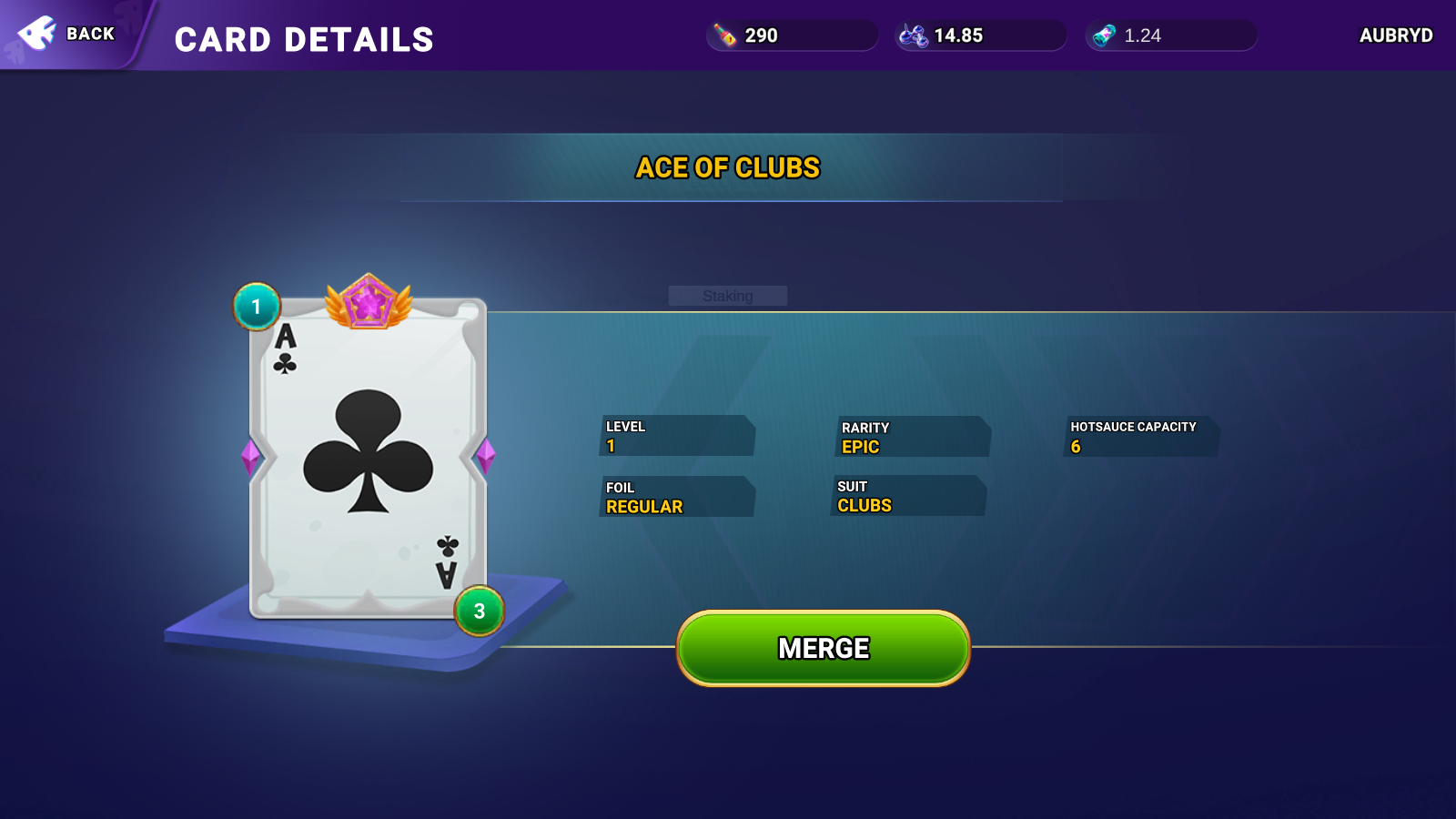
Task: Open the AUBRYD player profile
Action: (x=1396, y=35)
